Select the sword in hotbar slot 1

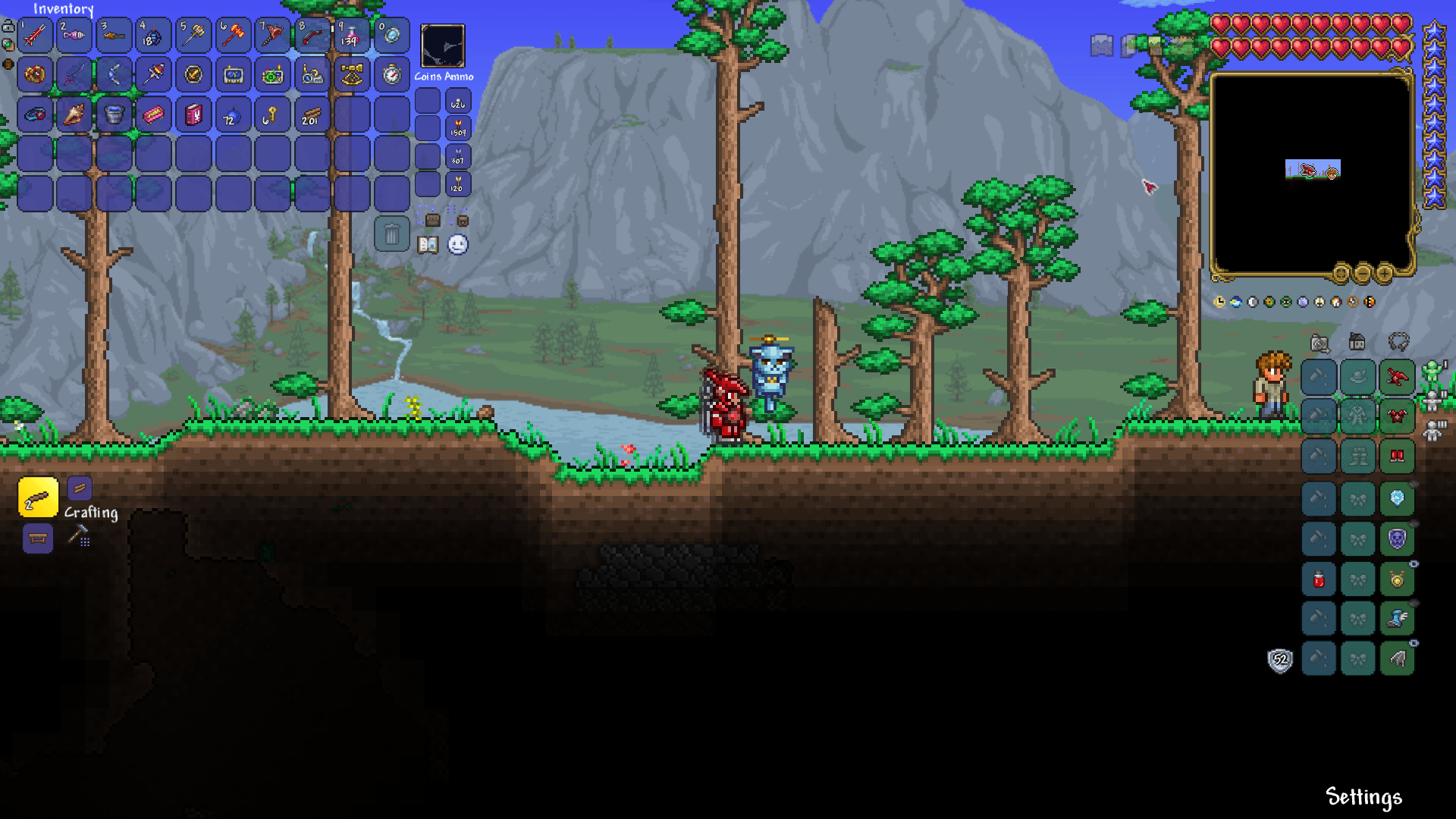tap(36, 35)
